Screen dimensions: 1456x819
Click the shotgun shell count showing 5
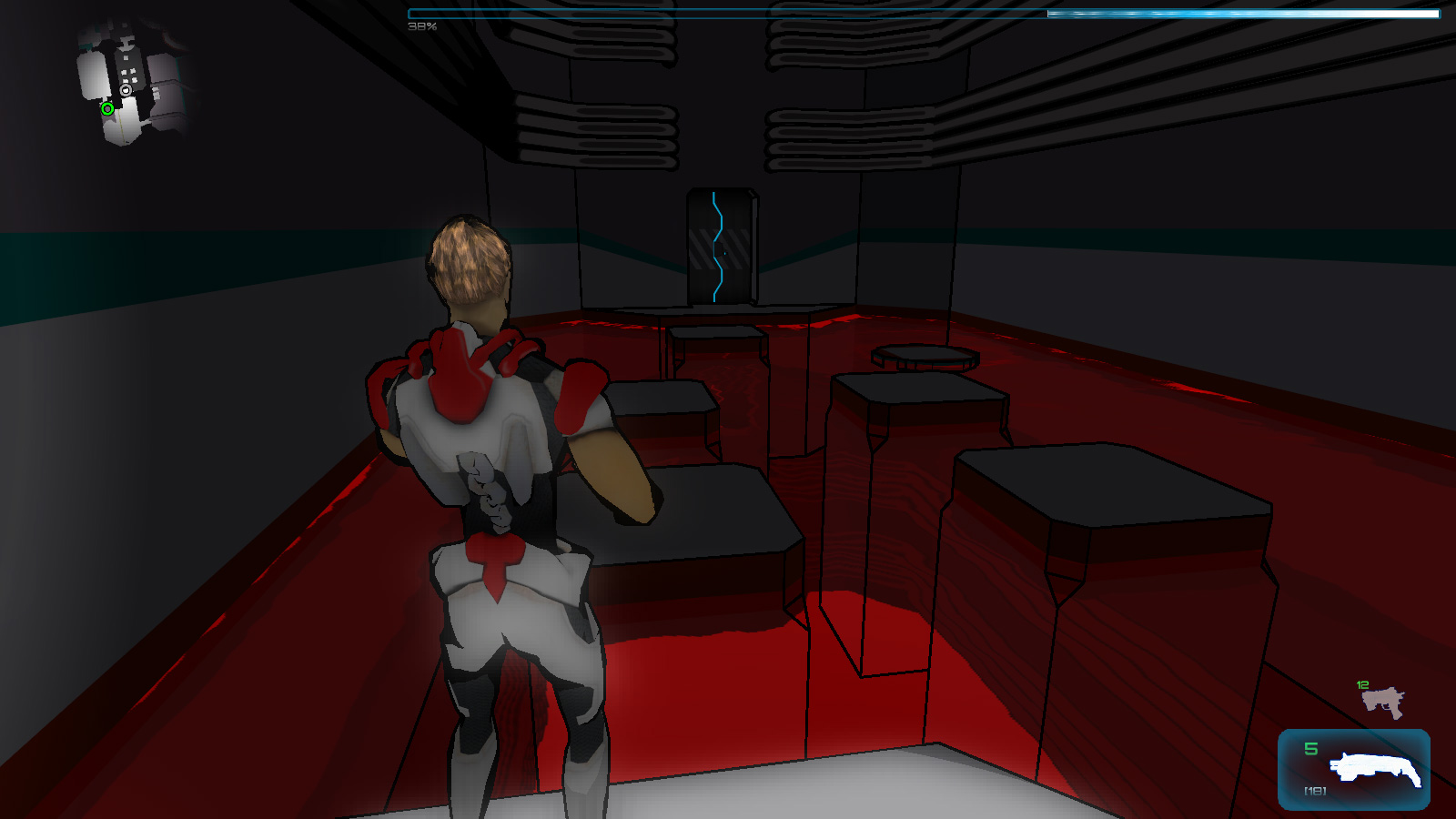click(1310, 748)
